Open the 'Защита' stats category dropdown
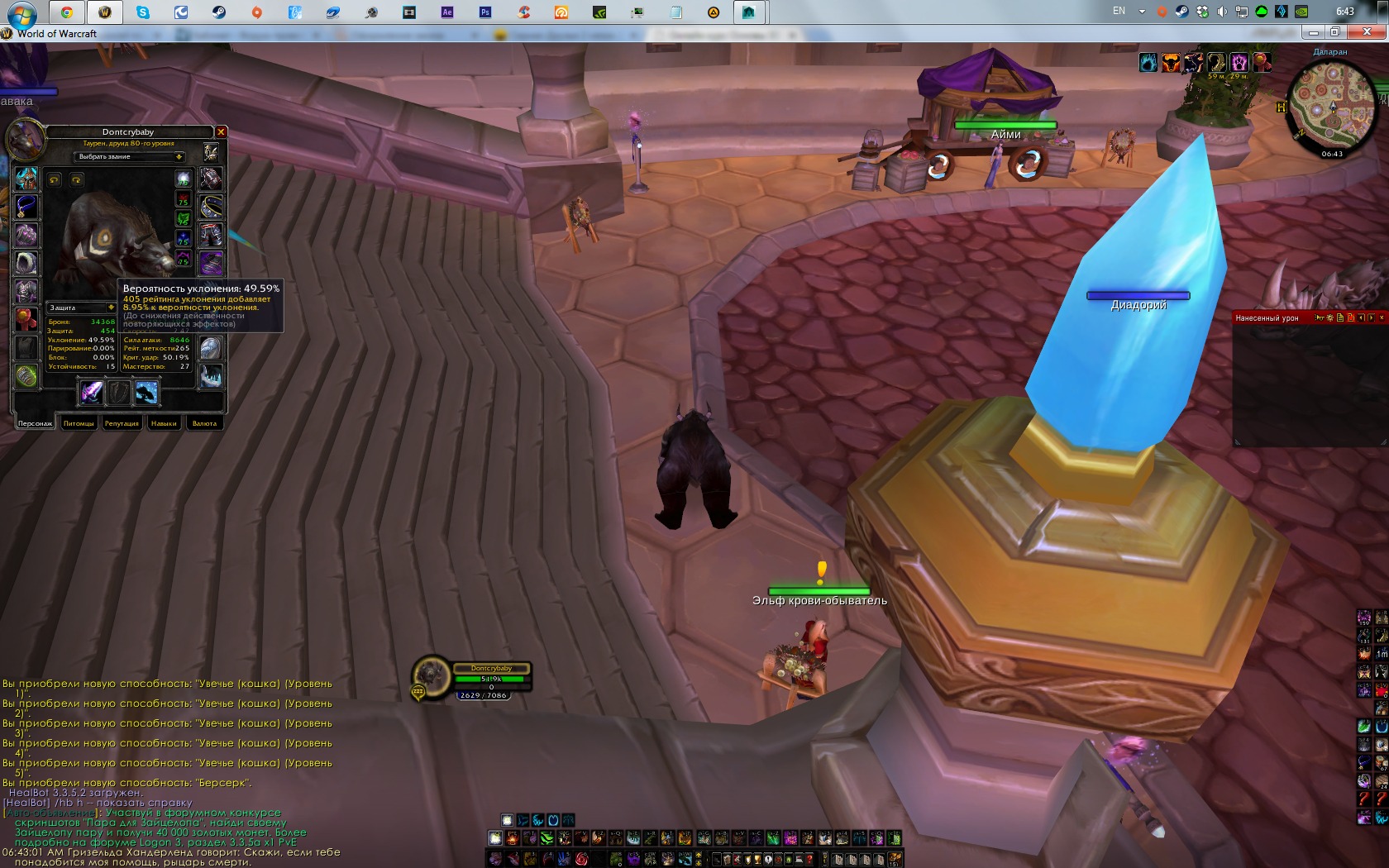This screenshot has height=868, width=1389. click(x=111, y=308)
